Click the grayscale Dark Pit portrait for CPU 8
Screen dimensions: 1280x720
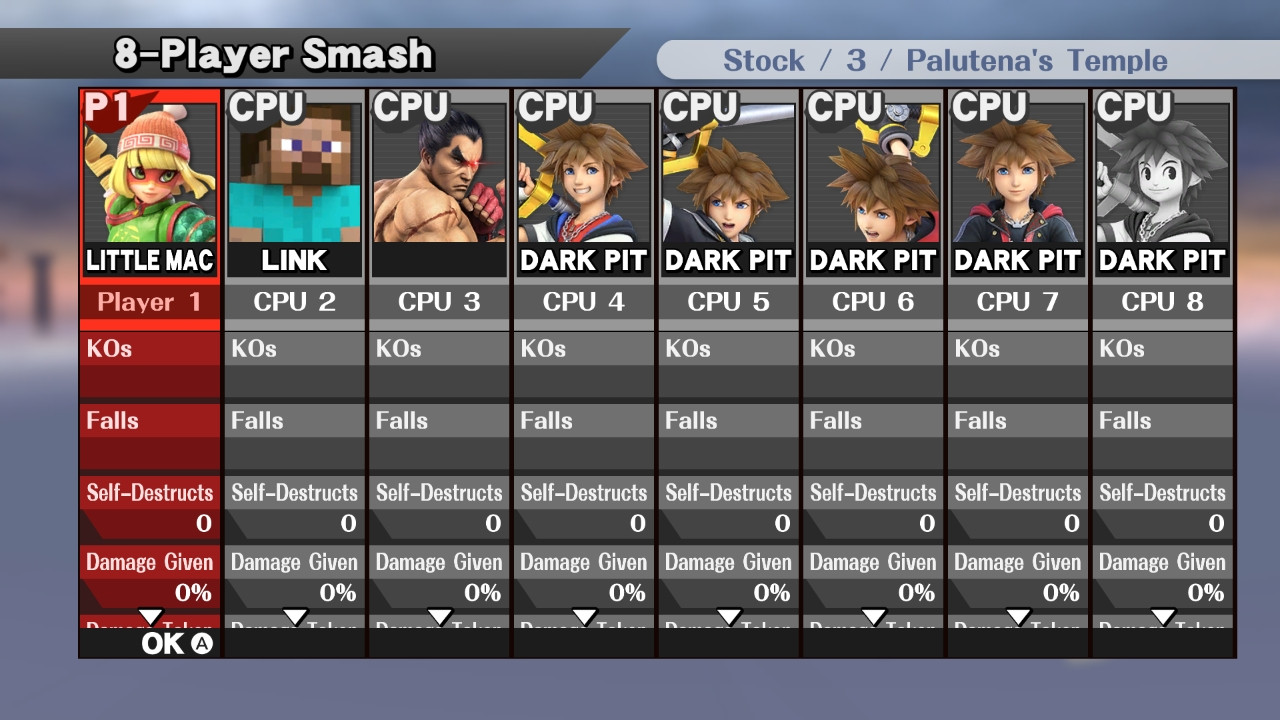(x=1162, y=175)
